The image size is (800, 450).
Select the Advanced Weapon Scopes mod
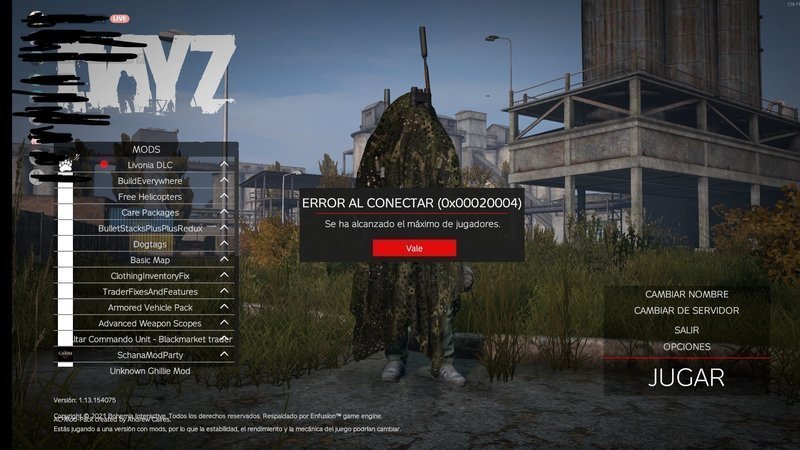click(150, 323)
